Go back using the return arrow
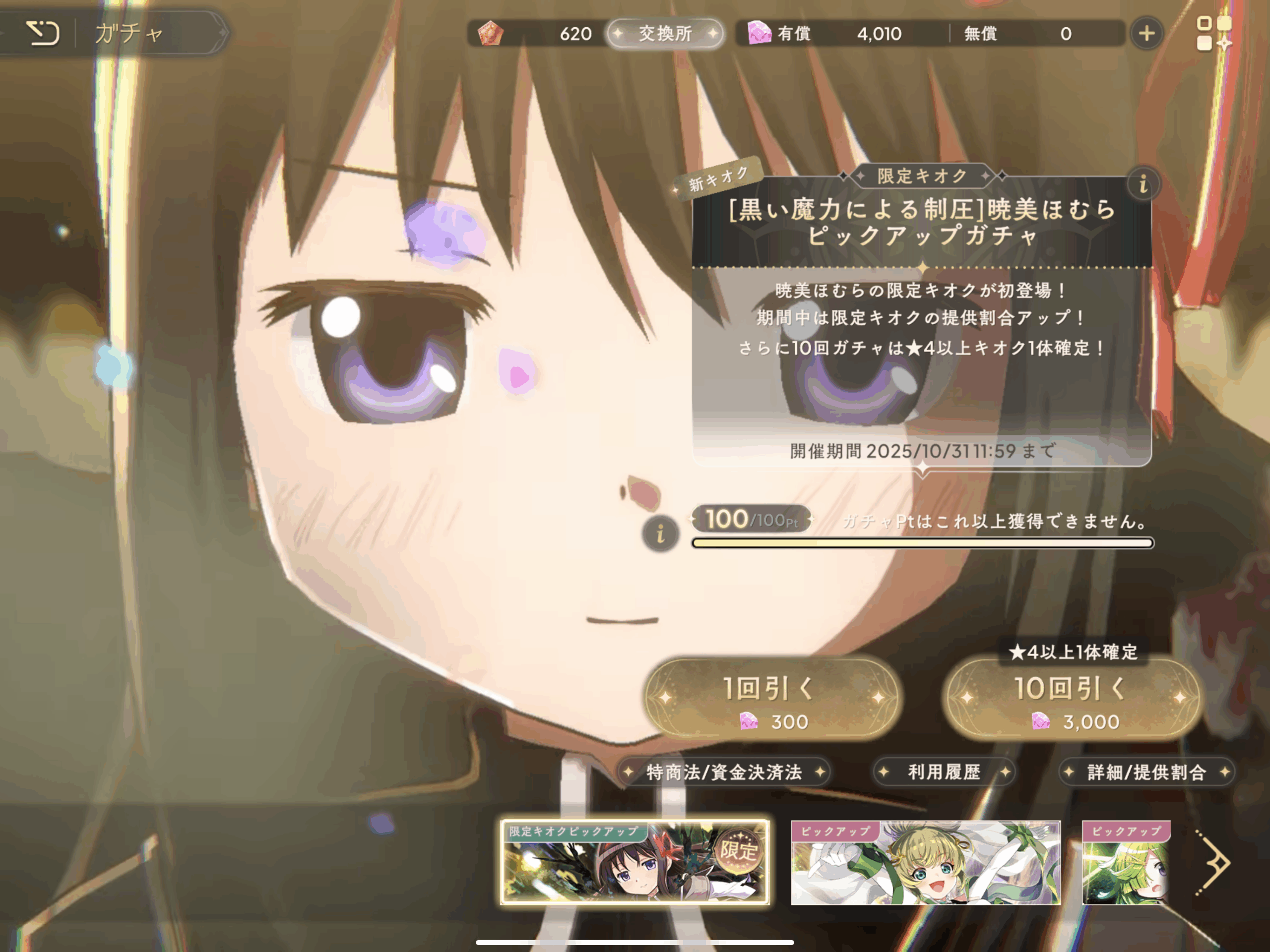Image resolution: width=1270 pixels, height=952 pixels. tap(43, 33)
